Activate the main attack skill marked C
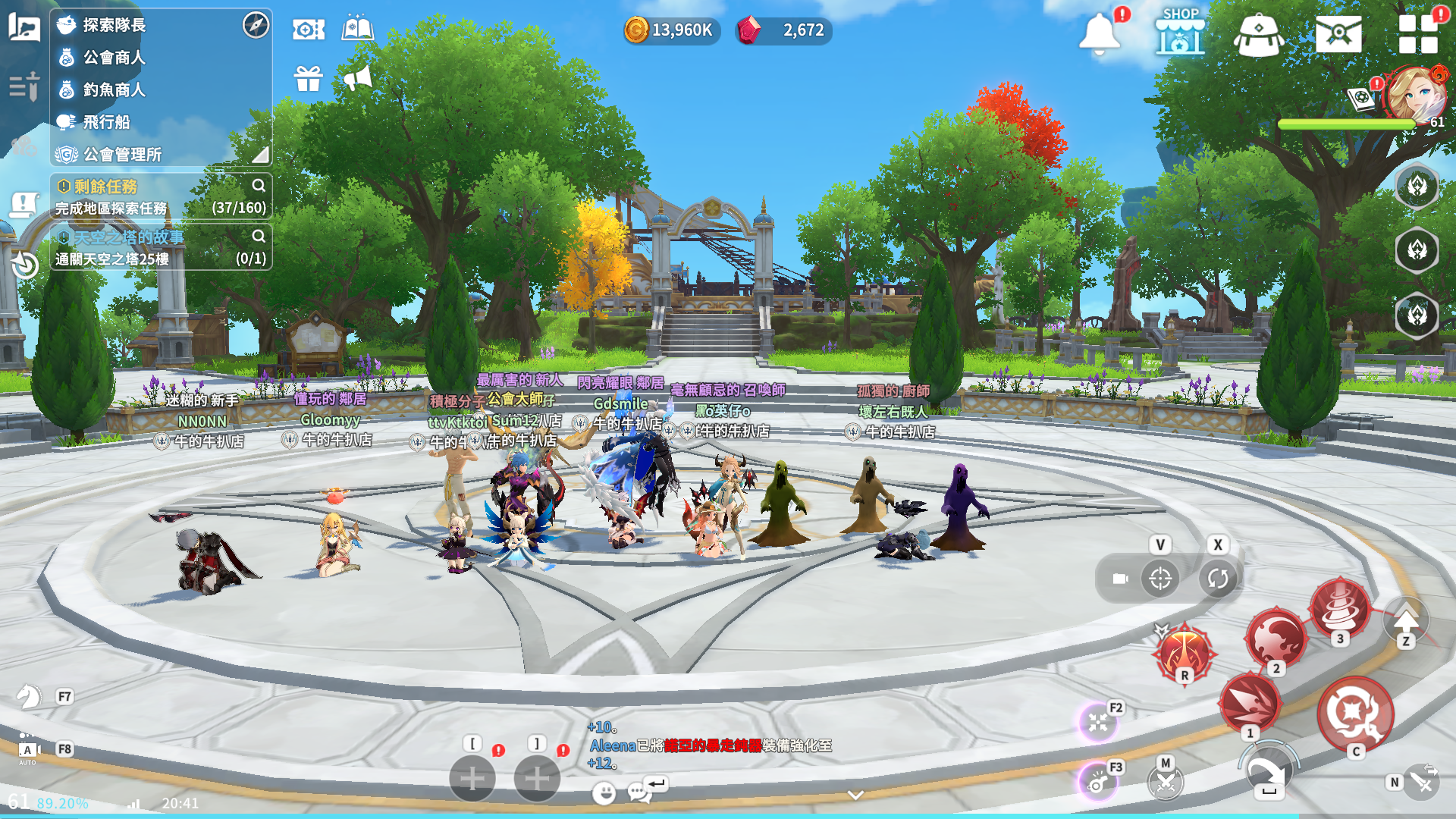This screenshot has width=1456, height=819. coord(1354,714)
